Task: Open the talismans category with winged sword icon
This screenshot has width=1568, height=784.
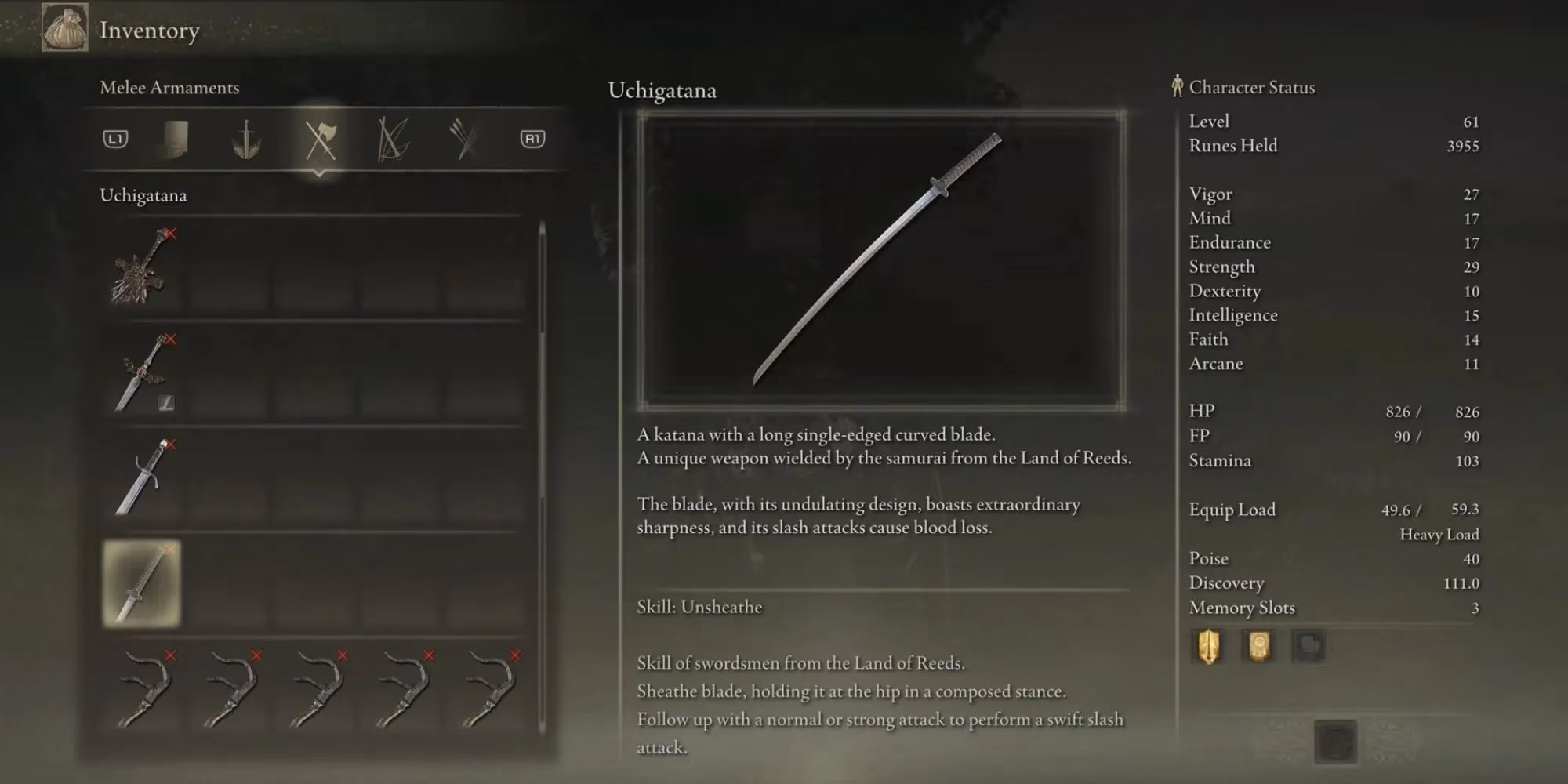Action: pyautogui.click(x=245, y=140)
